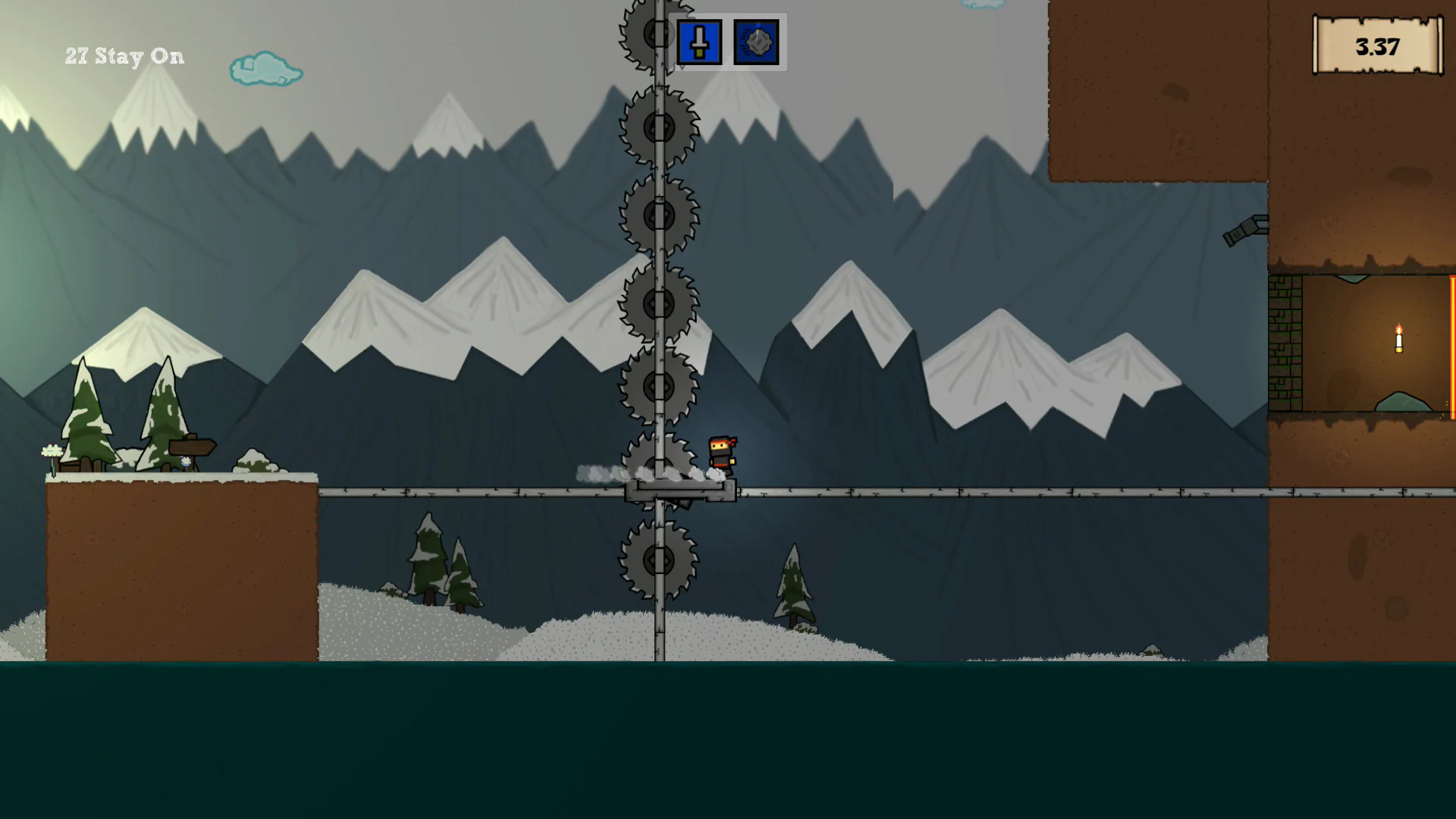Click the topmost sawblade on the vertical chain
This screenshot has height=819, width=1456.
point(658,32)
